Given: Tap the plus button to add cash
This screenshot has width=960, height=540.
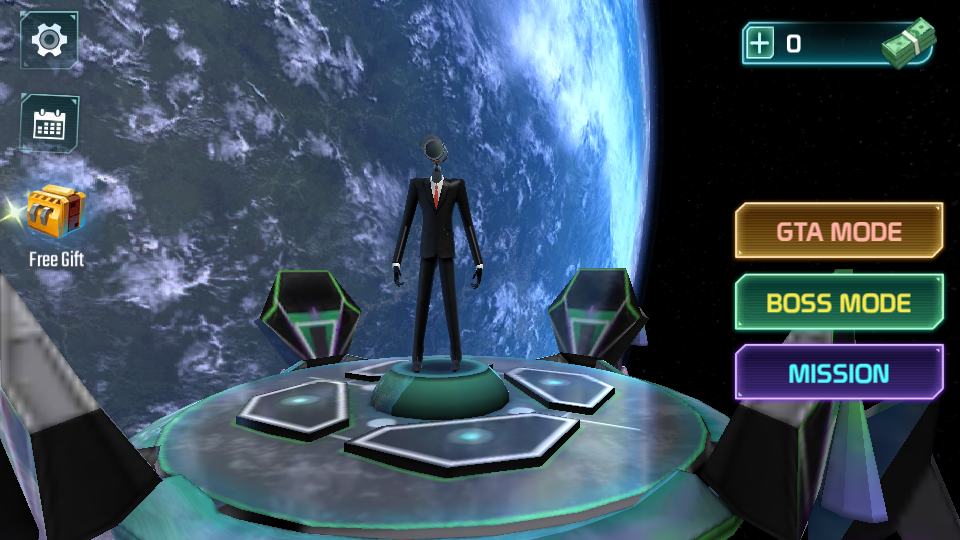Looking at the screenshot, I should [761, 44].
